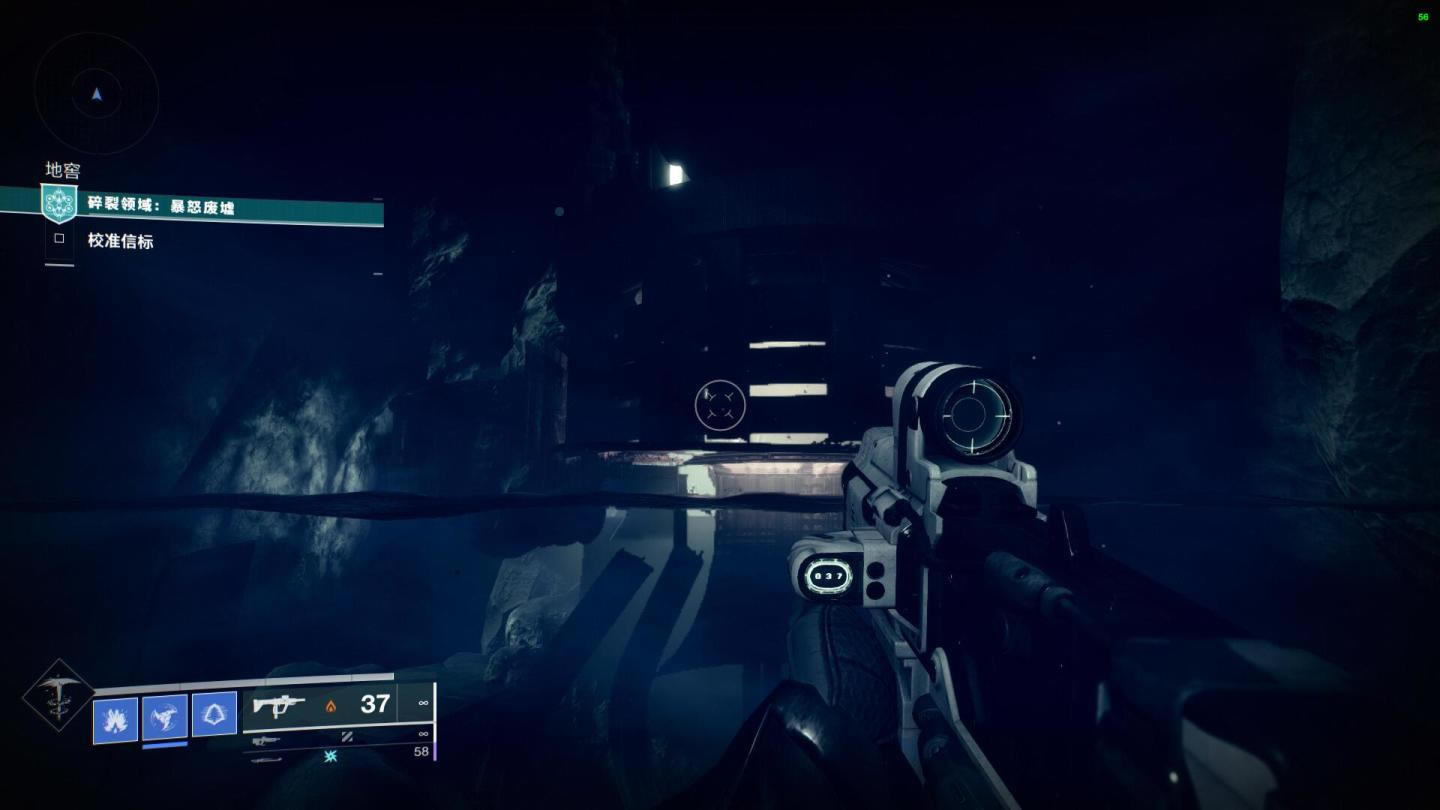Activate the shuriken-shaped melee ability icon
Image resolution: width=1440 pixels, height=810 pixels.
tap(164, 716)
